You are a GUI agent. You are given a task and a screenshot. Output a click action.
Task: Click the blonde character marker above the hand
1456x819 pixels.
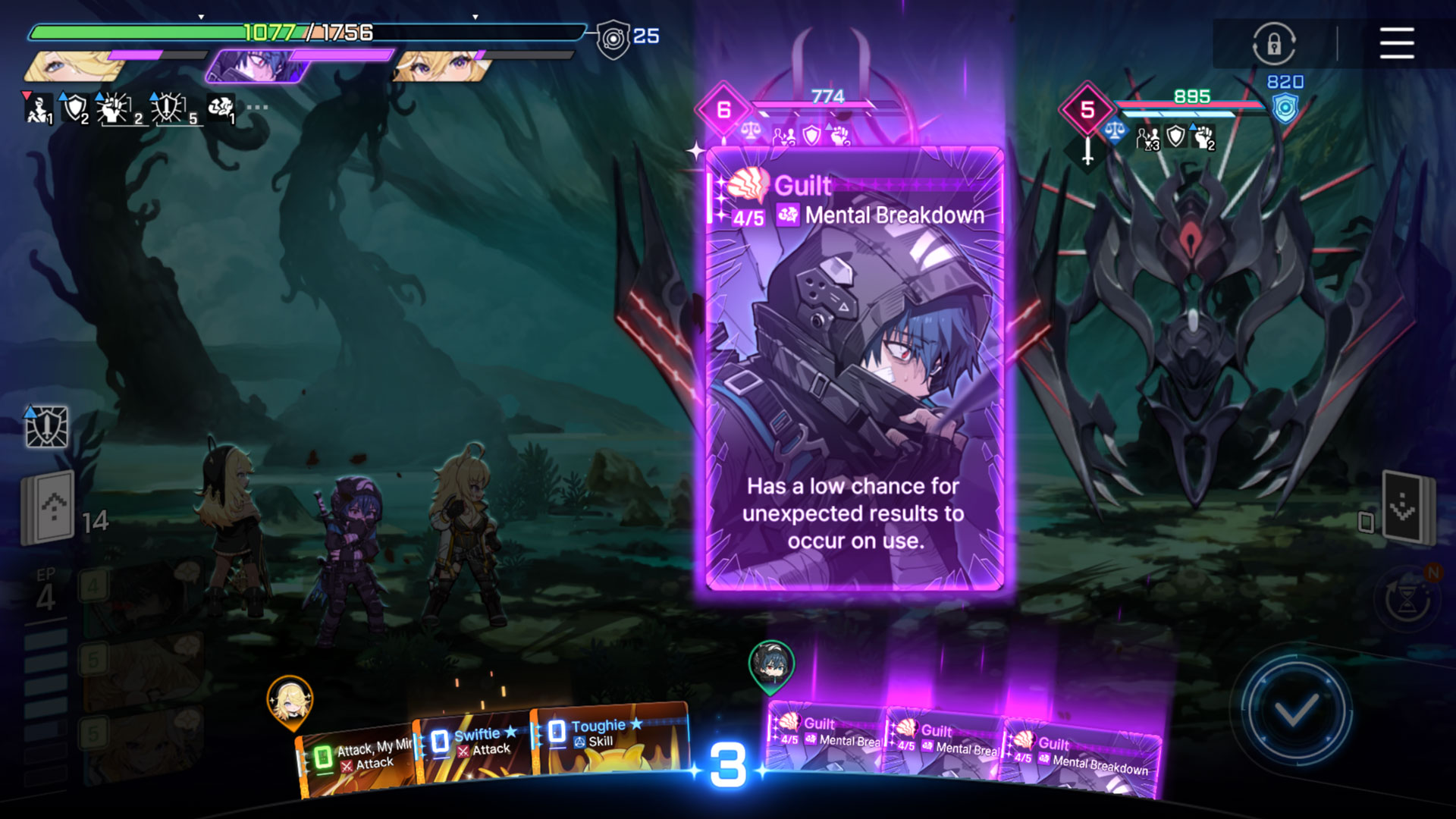coord(290,701)
